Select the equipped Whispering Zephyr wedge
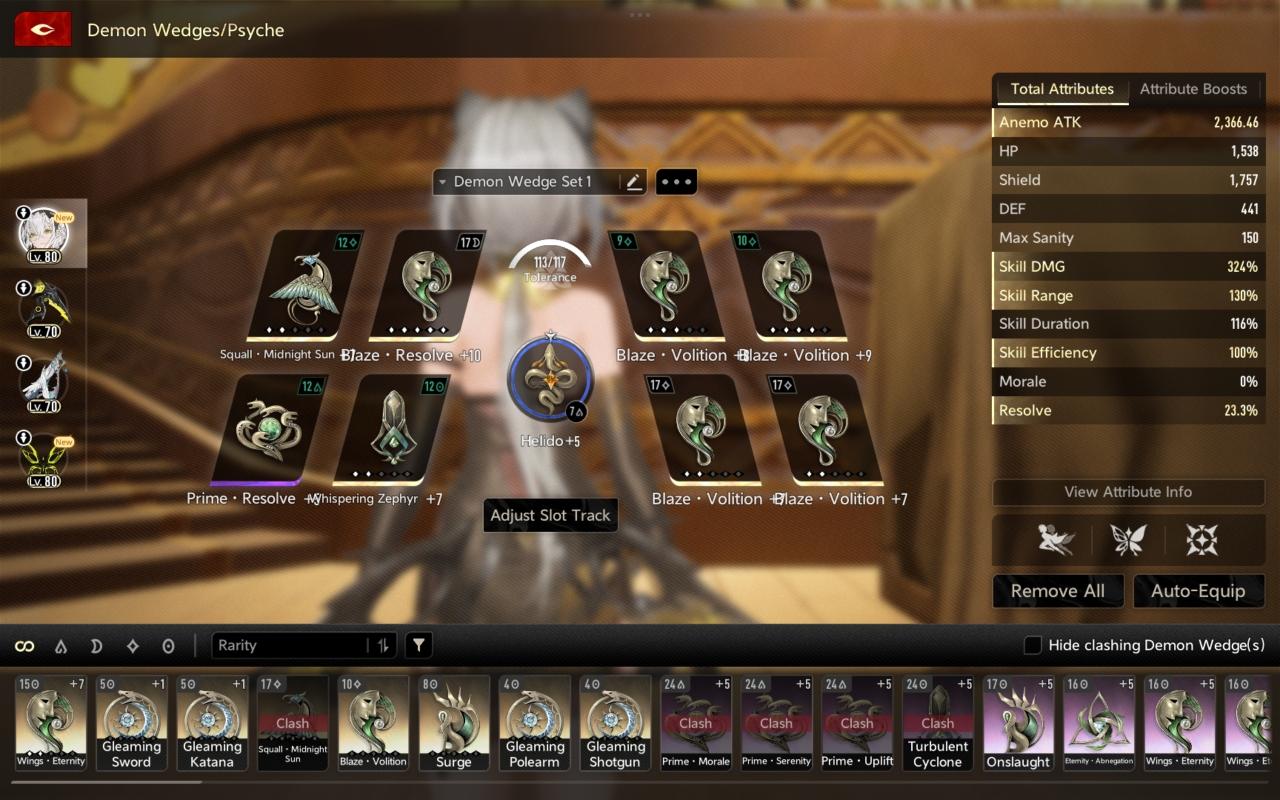 pyautogui.click(x=392, y=430)
